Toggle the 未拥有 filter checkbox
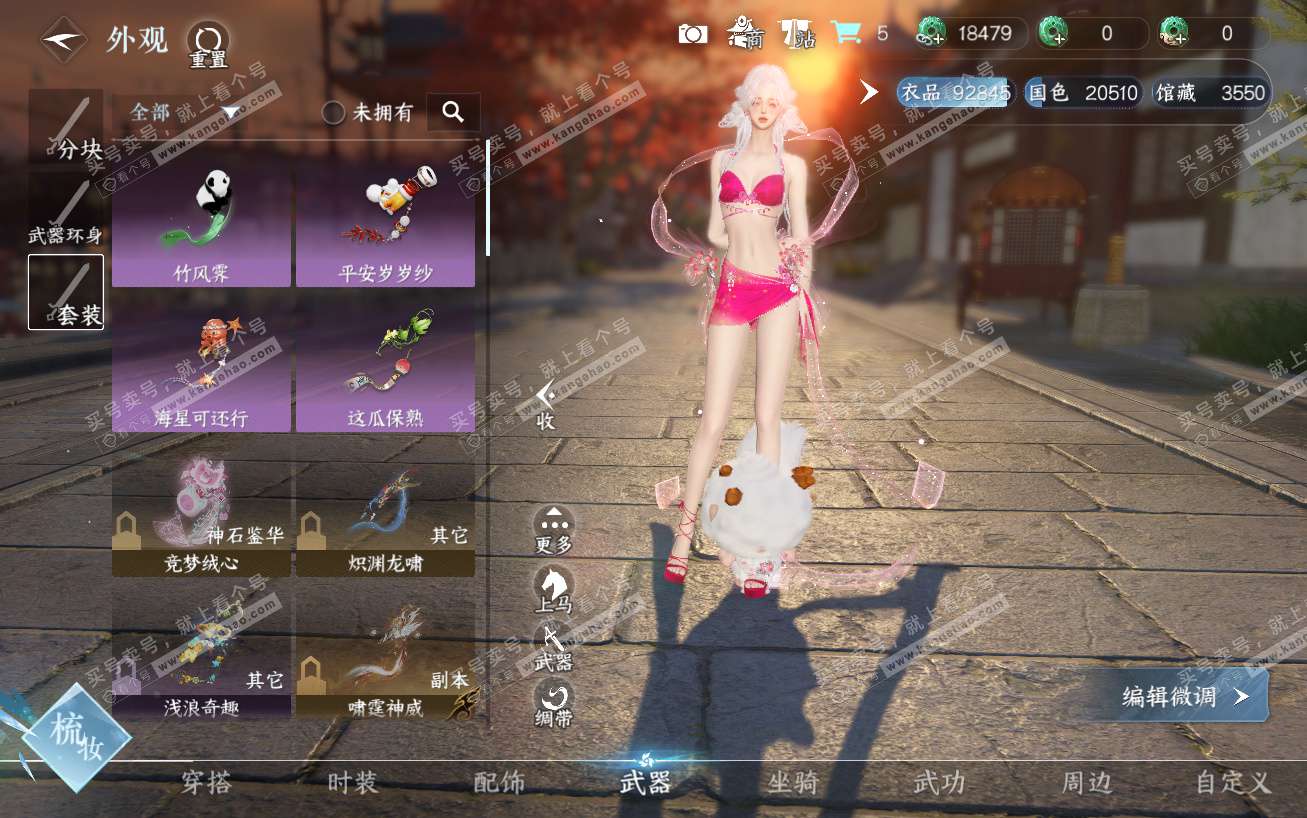The height and width of the screenshot is (818, 1307). tap(334, 113)
